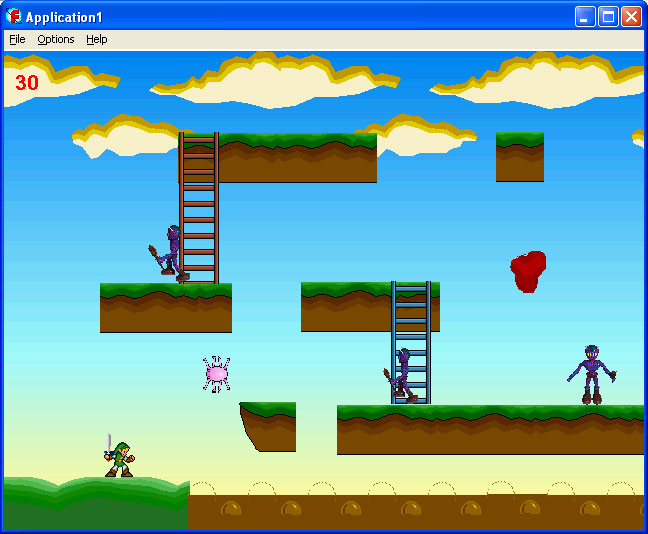
Task: Close the Application1 window
Action: click(631, 17)
